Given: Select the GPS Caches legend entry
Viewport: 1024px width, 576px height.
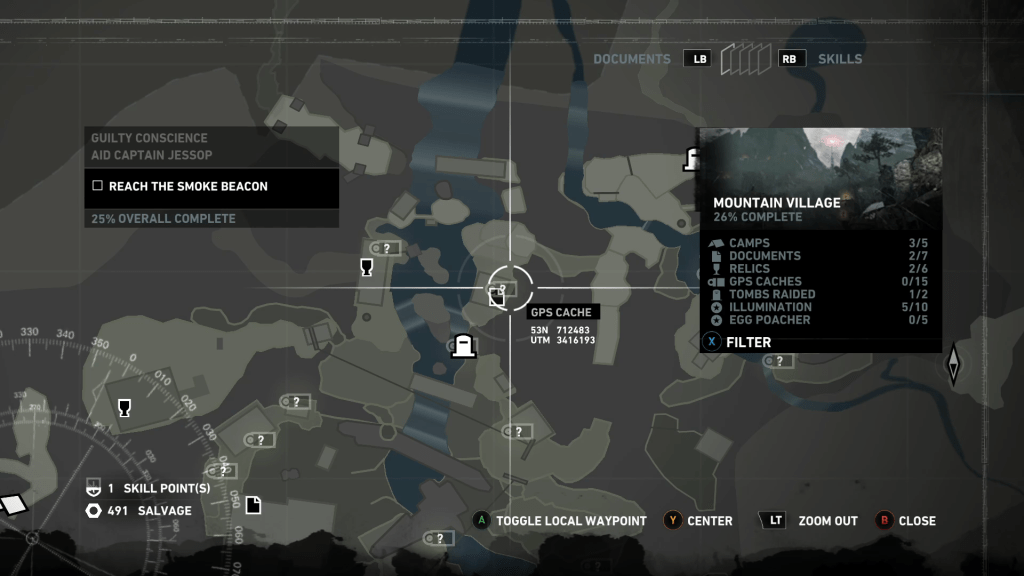Looking at the screenshot, I should coord(764,282).
